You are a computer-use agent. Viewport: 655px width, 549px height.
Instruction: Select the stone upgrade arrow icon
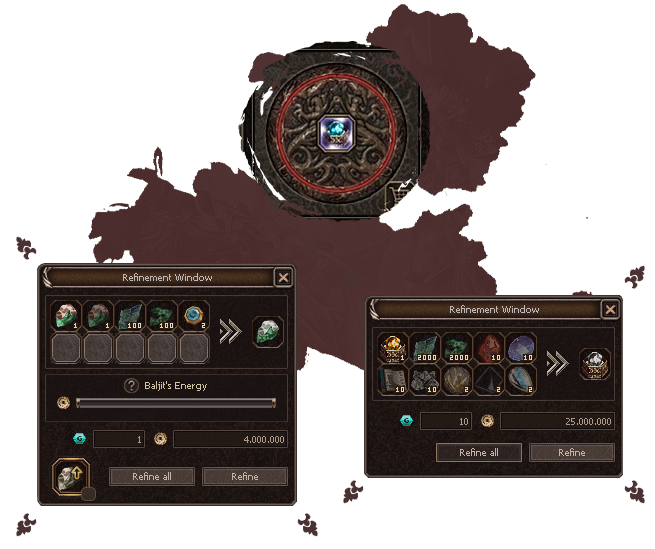(x=69, y=475)
